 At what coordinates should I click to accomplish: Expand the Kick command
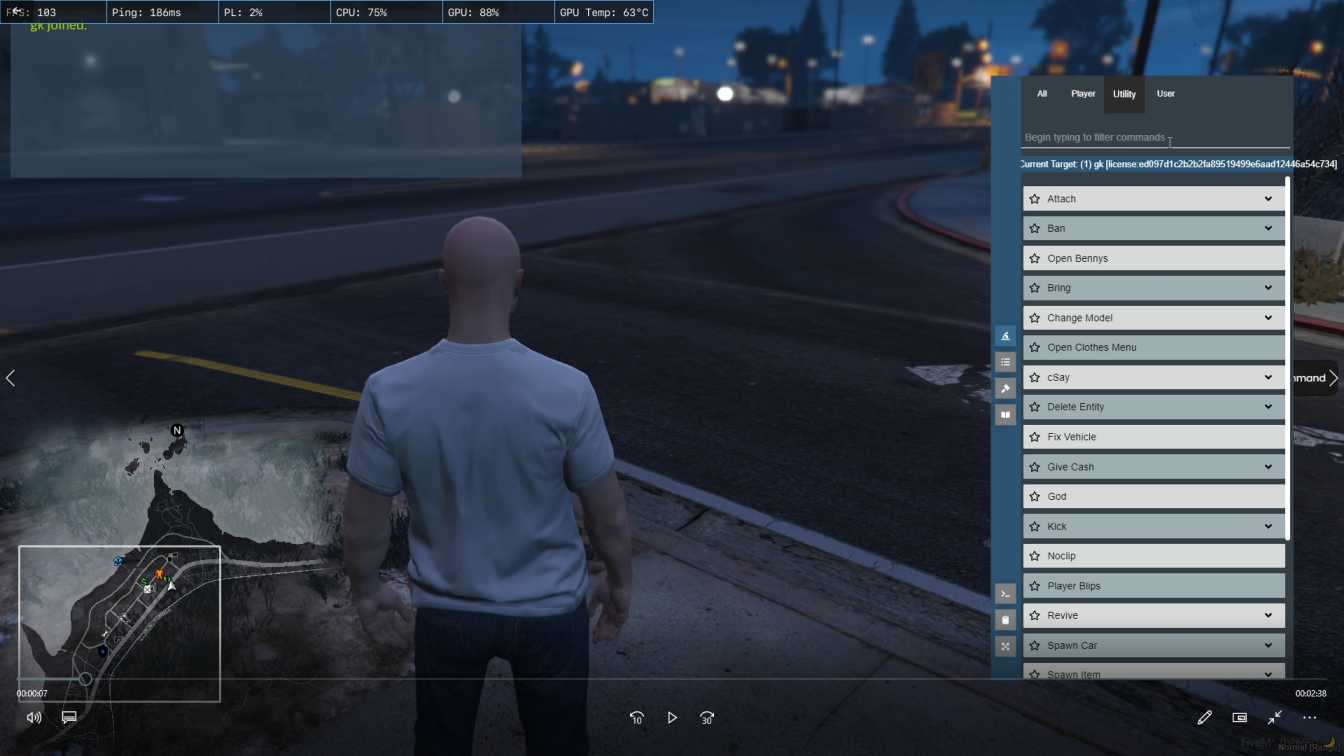click(x=1268, y=526)
